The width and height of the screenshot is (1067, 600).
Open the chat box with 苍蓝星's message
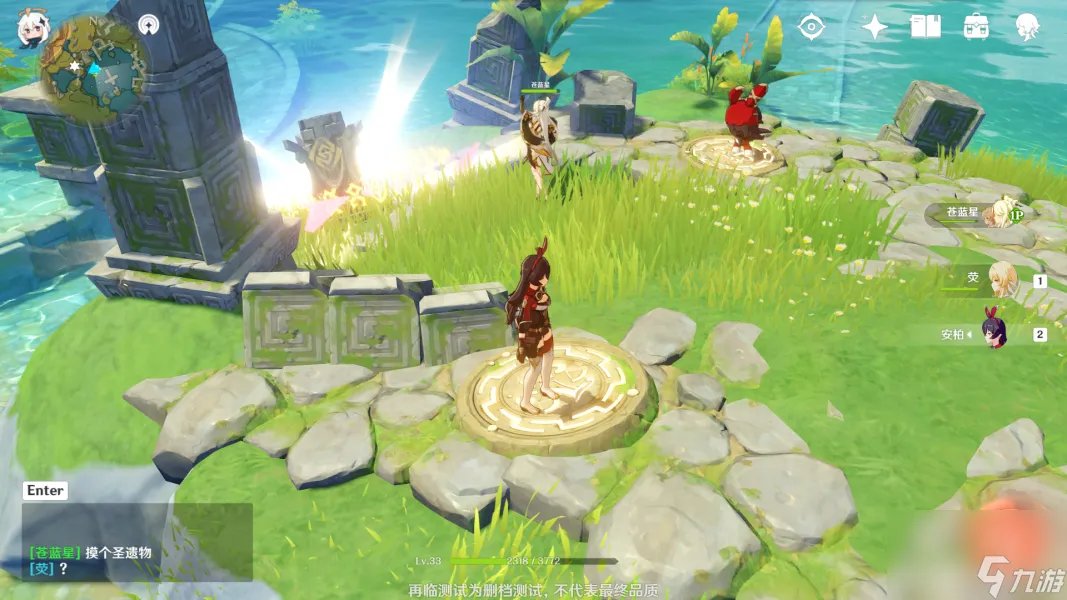[x=137, y=542]
